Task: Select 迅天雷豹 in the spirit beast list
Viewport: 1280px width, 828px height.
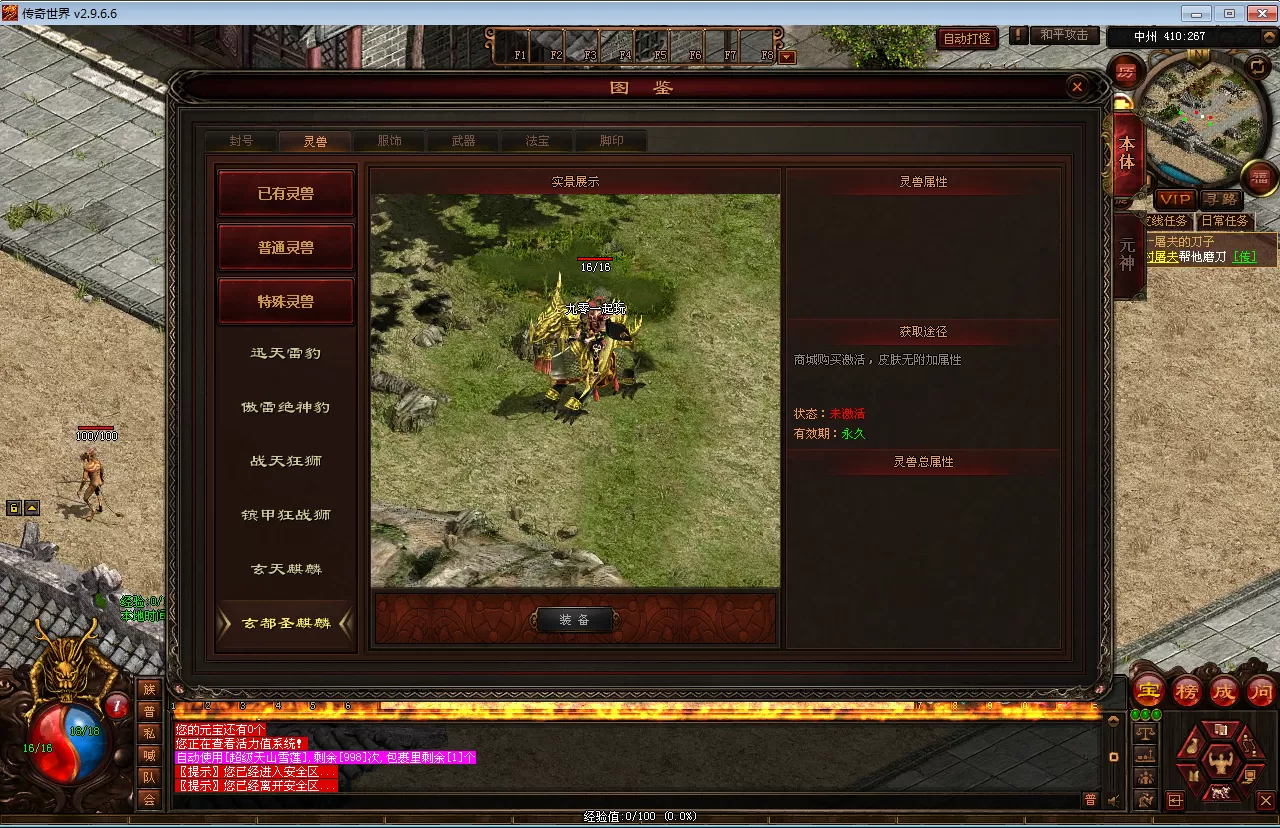Action: (x=286, y=353)
